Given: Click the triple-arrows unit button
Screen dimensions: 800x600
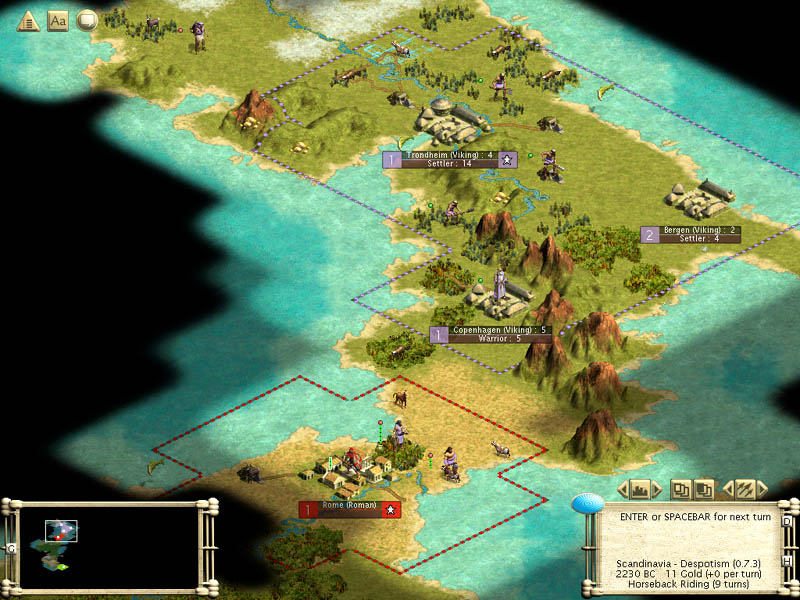Looking at the screenshot, I should pyautogui.click(x=744, y=489).
